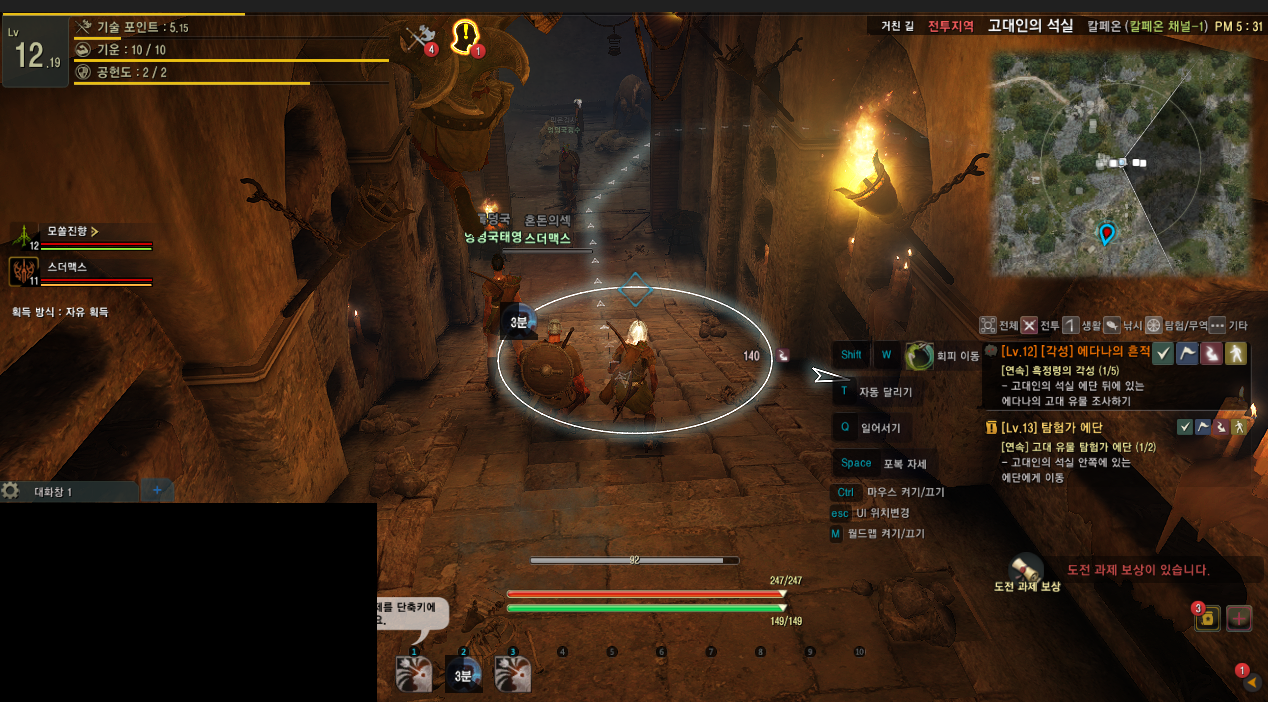
Task: Open the crossed axes skill notification icon
Action: coord(418,38)
